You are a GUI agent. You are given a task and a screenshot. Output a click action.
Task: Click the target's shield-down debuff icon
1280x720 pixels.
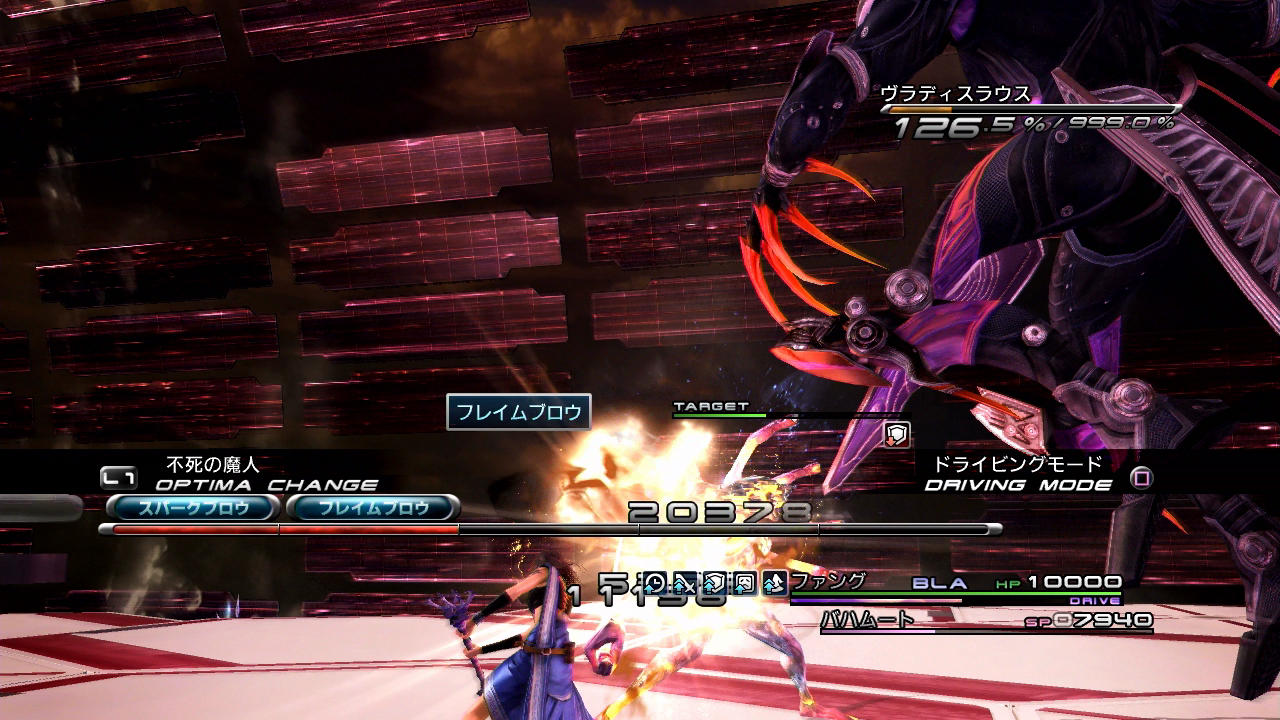point(897,433)
